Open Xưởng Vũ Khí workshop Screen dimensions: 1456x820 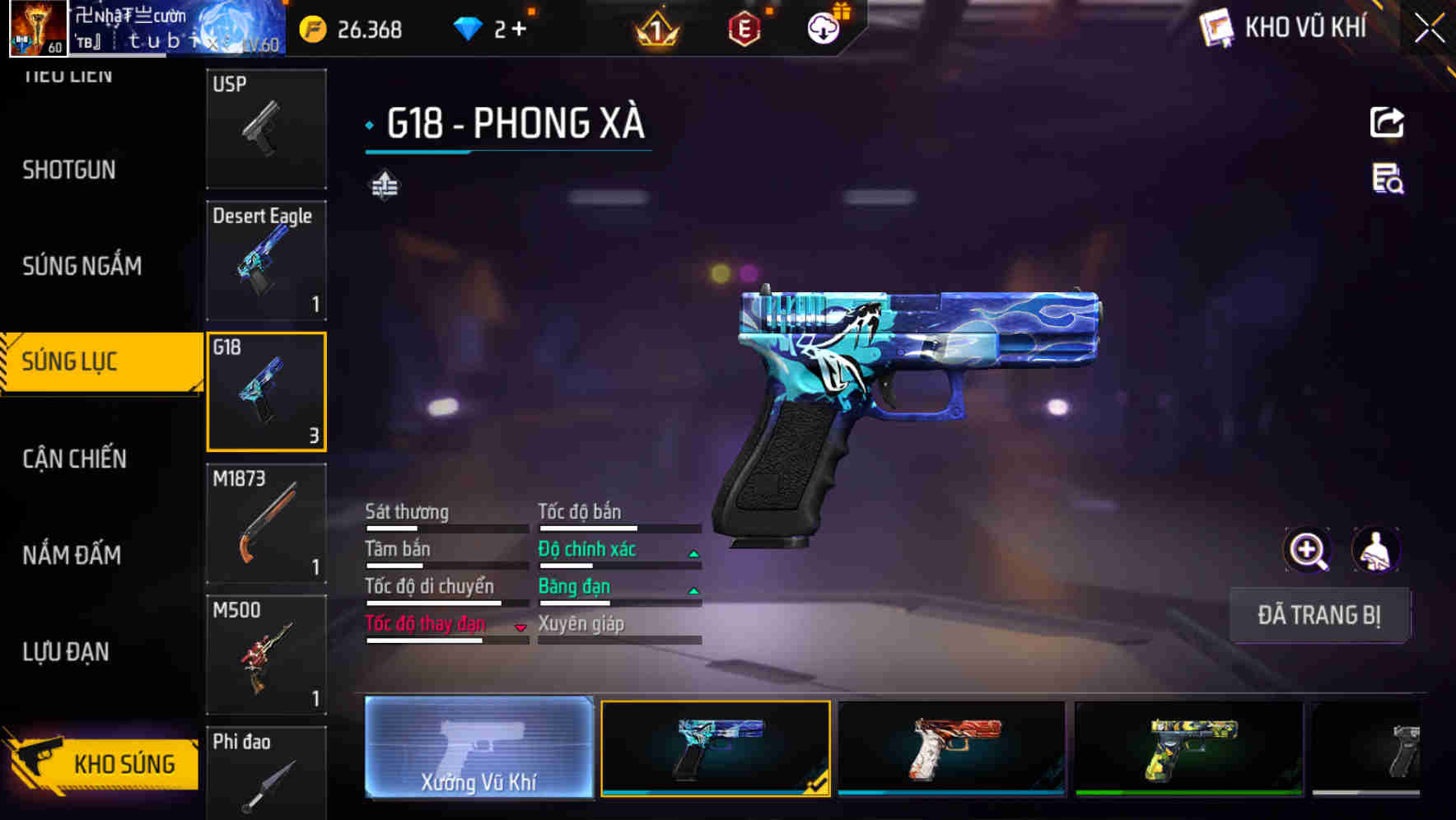point(478,749)
